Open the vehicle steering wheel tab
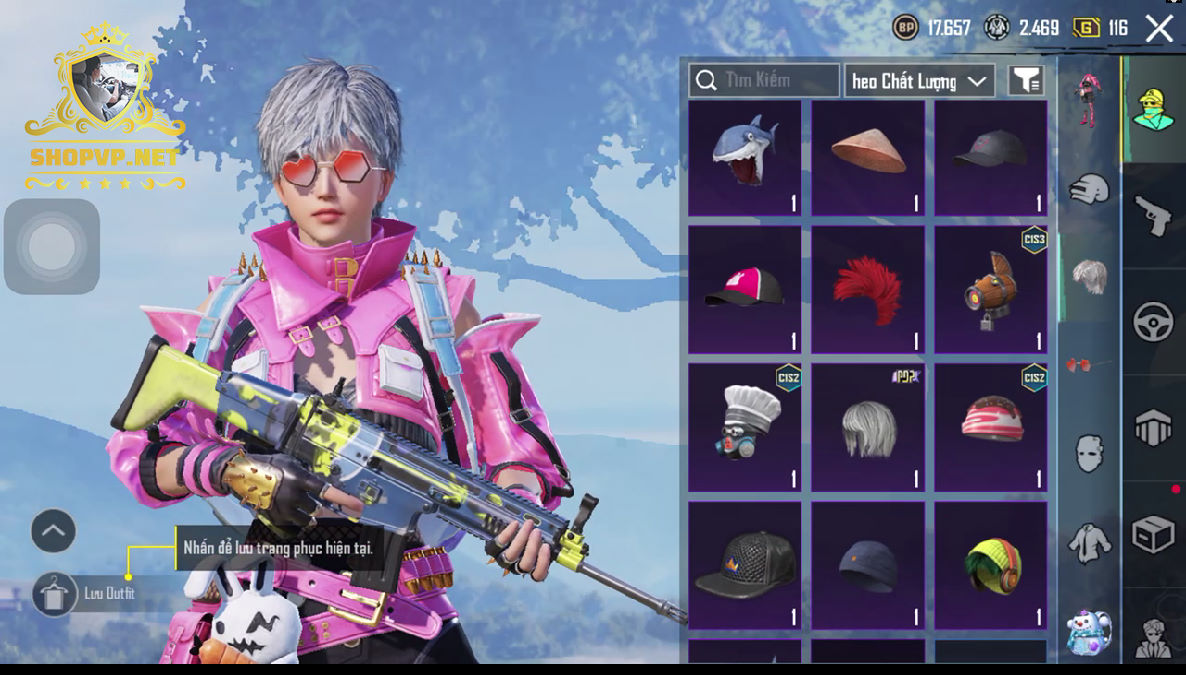1186x675 pixels. click(x=1153, y=322)
